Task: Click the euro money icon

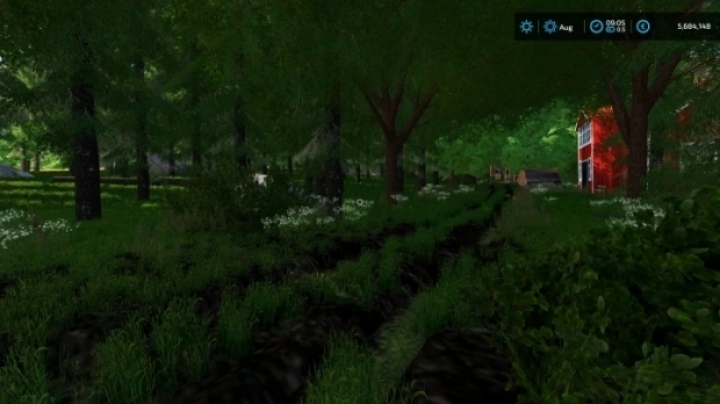Action: [x=642, y=26]
